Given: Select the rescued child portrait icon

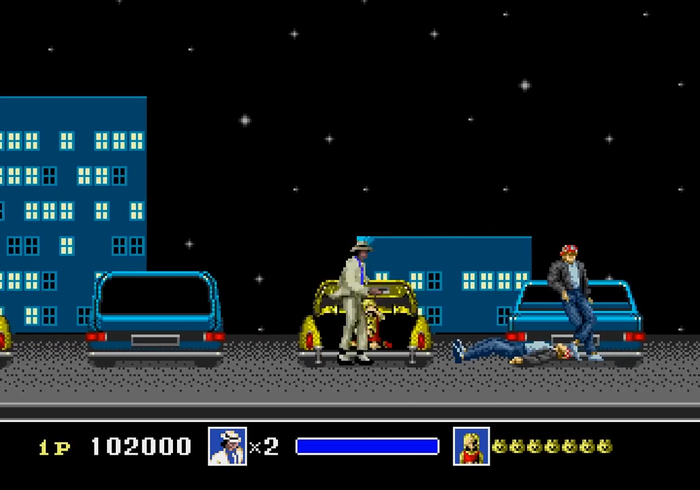Looking at the screenshot, I should point(471,446).
